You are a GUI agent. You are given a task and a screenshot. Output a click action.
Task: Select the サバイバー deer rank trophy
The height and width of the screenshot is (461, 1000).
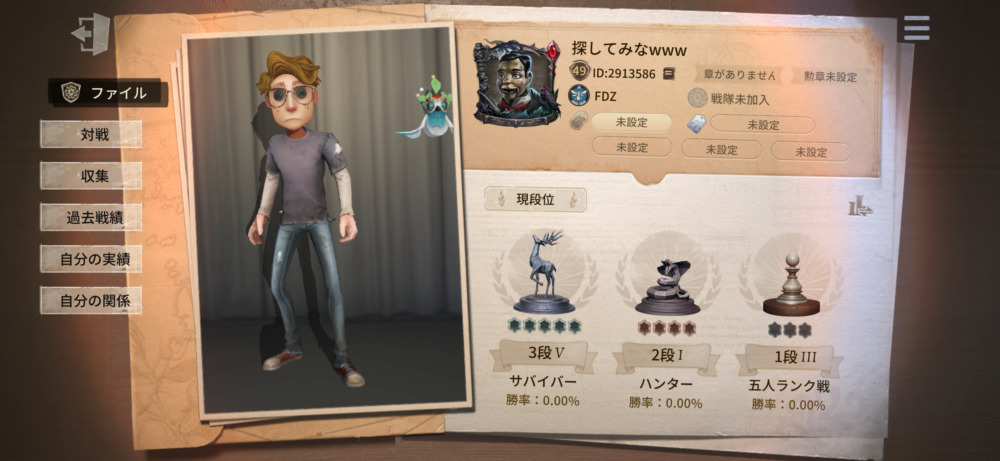(x=544, y=273)
